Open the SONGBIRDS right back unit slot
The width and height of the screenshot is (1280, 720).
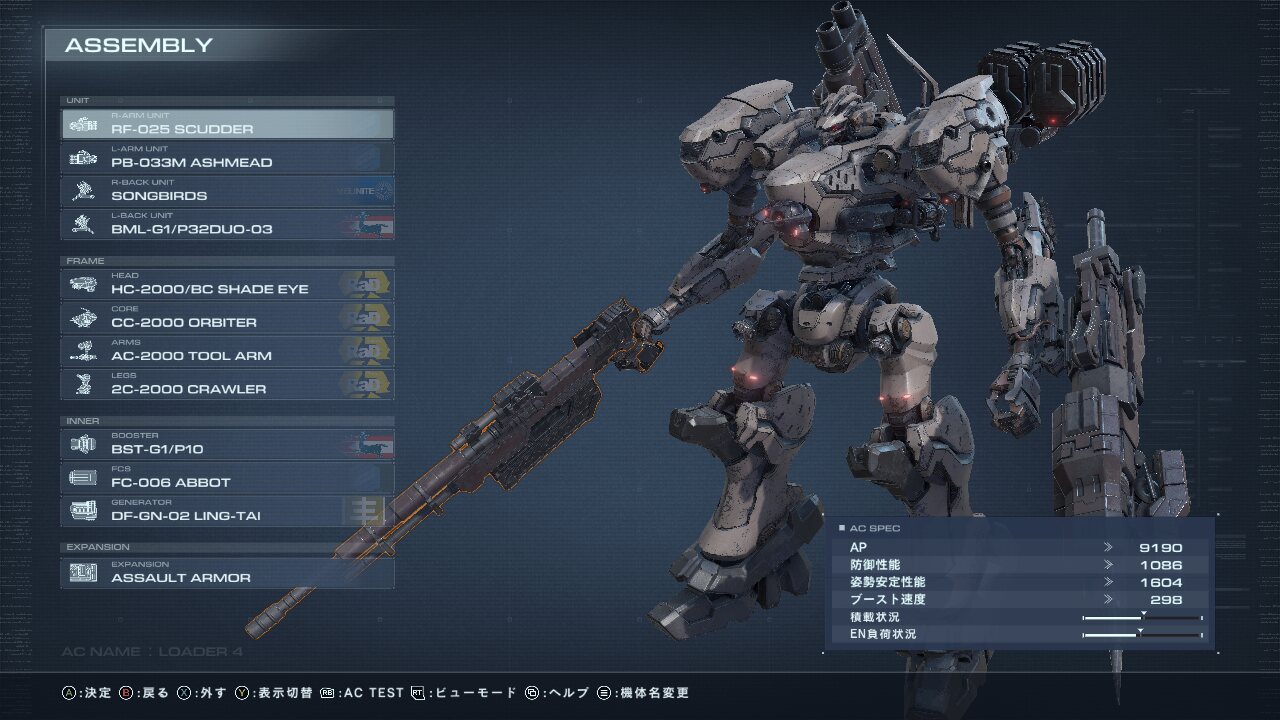click(227, 191)
